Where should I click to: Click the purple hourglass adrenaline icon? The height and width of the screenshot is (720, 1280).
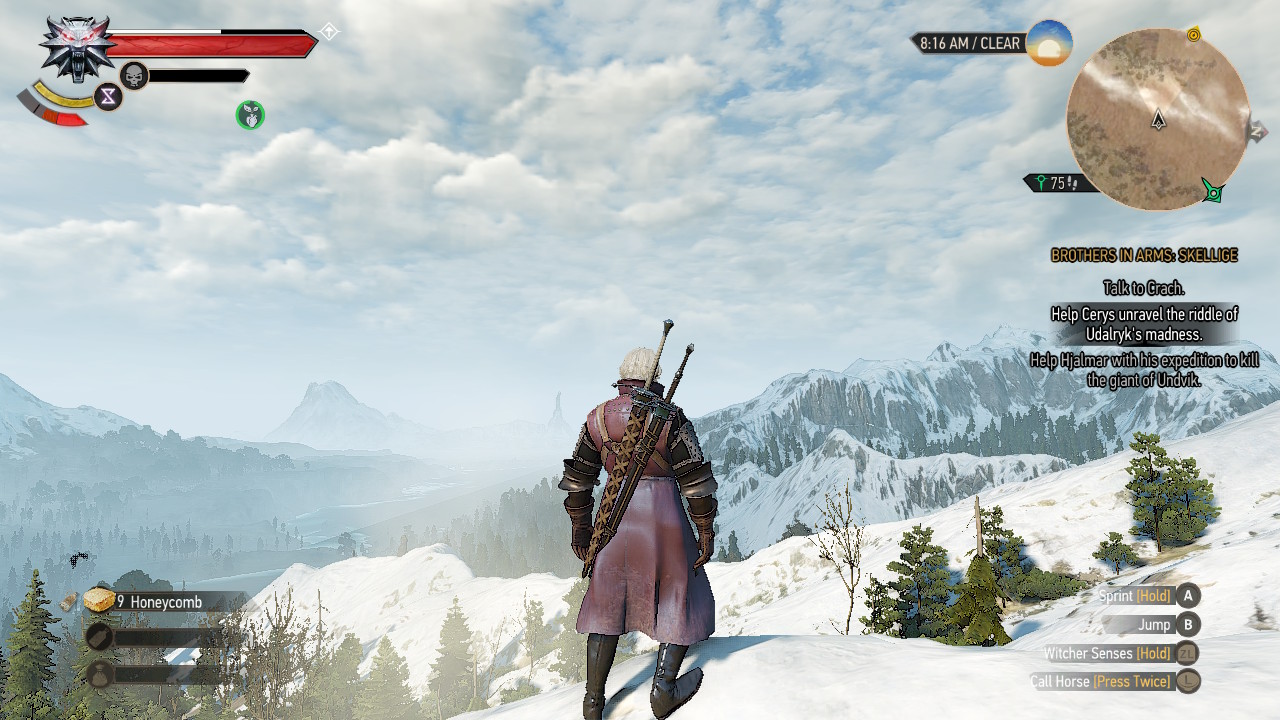pyautogui.click(x=107, y=96)
